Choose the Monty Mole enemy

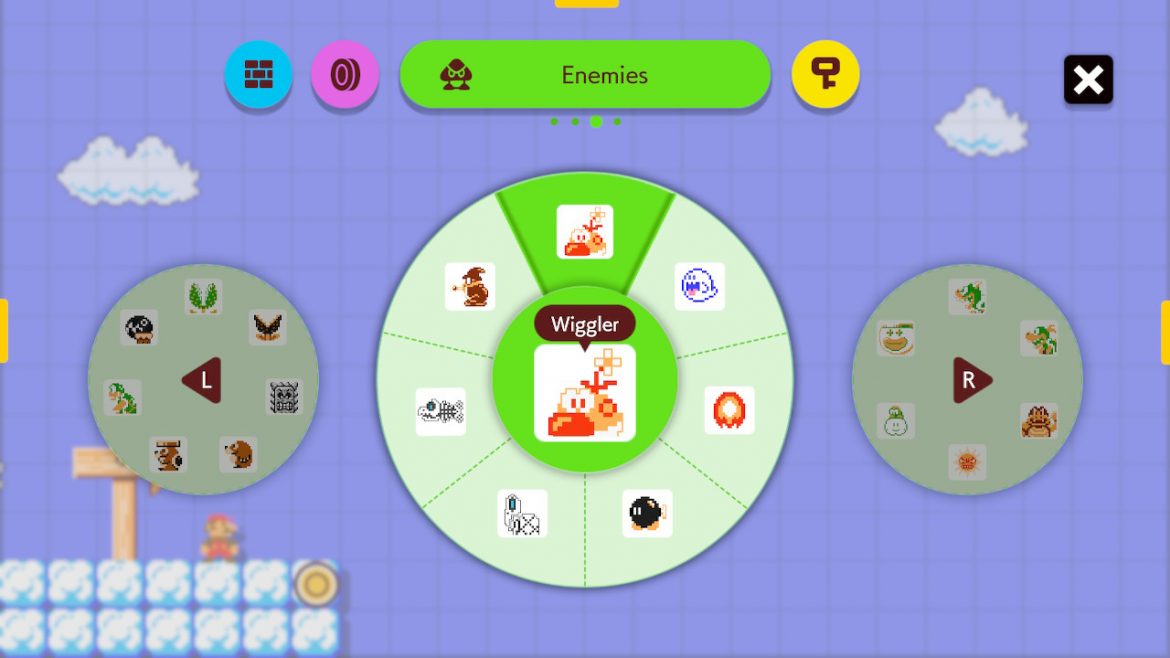[238, 455]
